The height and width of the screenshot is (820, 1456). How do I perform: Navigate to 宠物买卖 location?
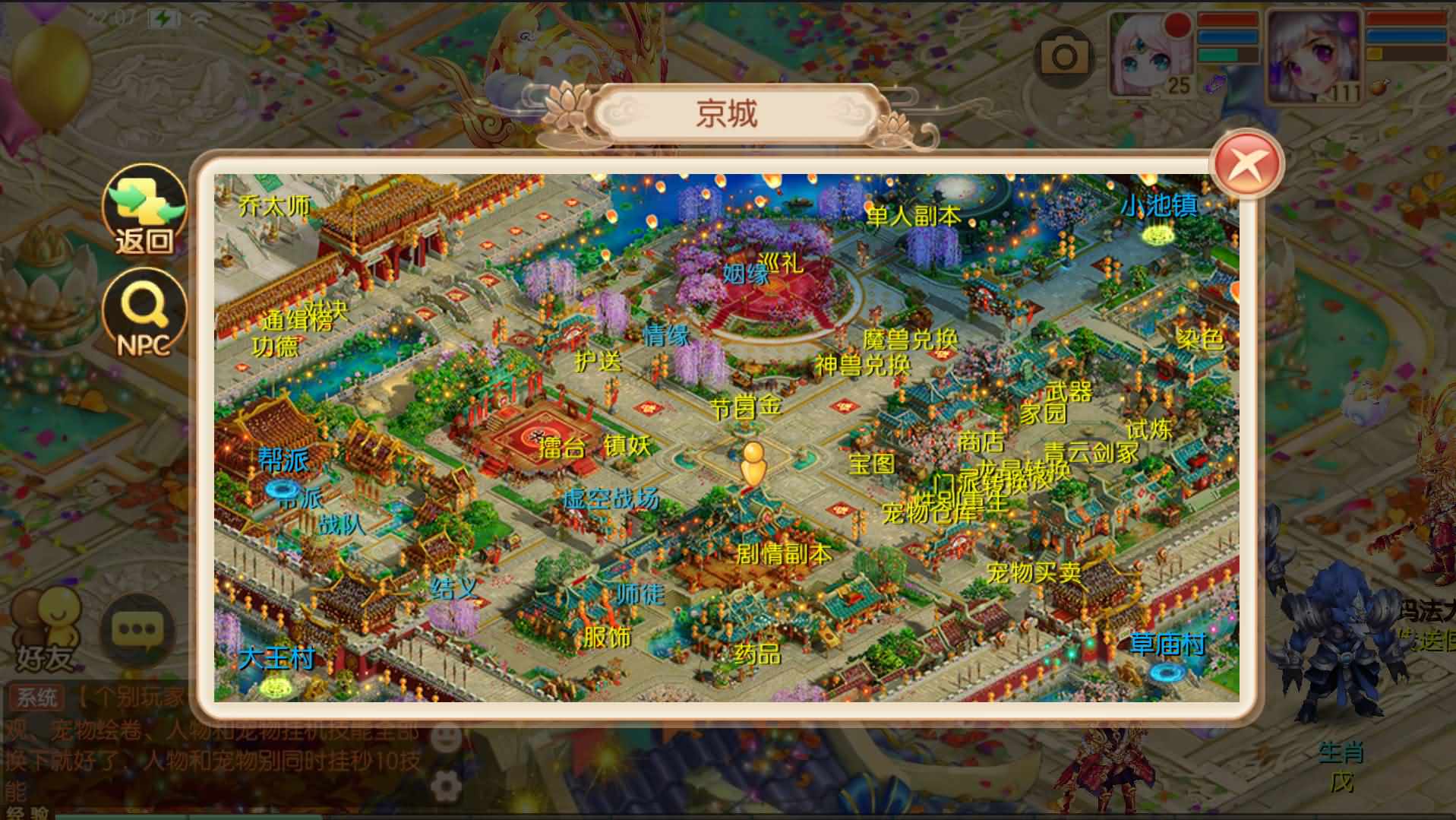point(1033,571)
